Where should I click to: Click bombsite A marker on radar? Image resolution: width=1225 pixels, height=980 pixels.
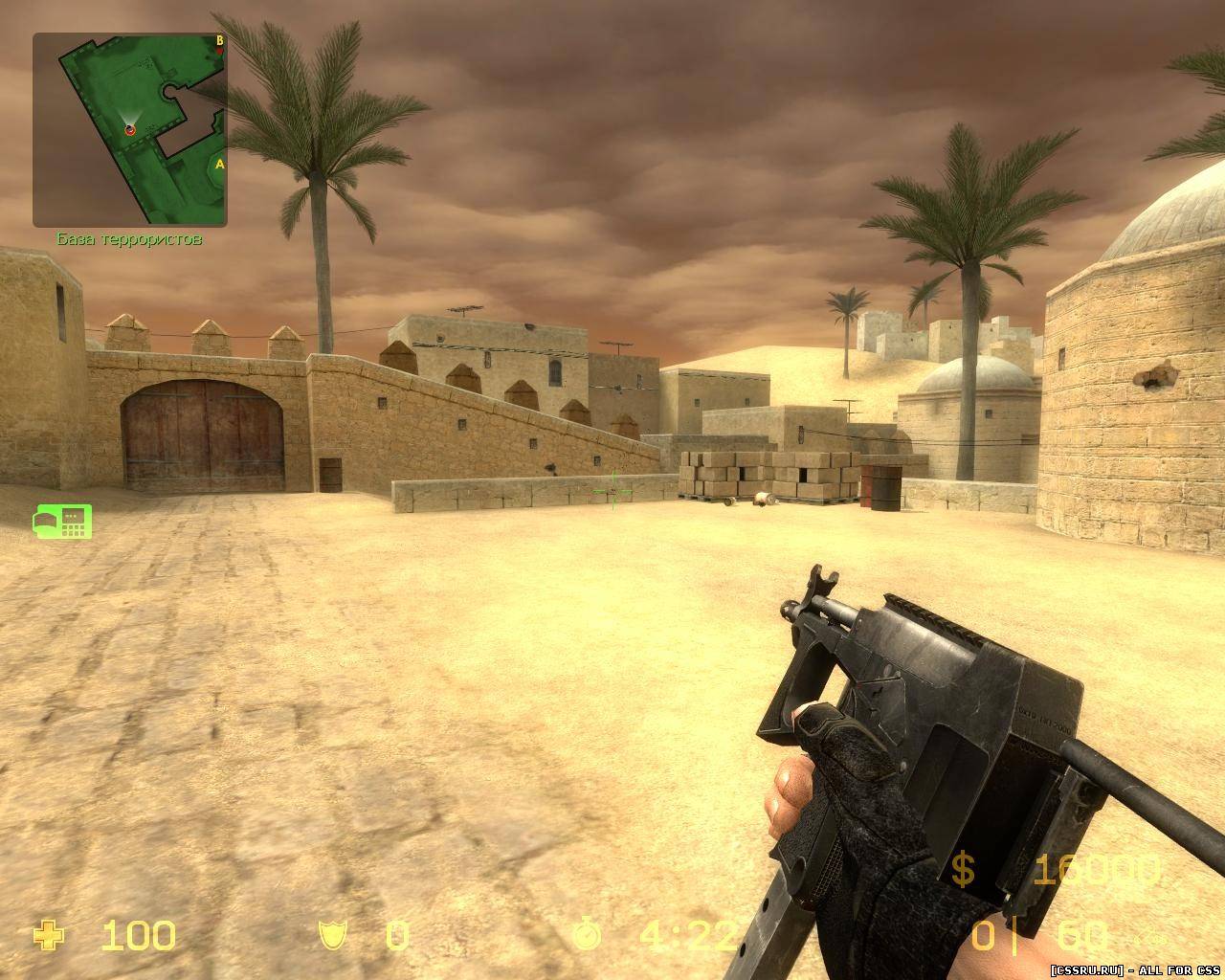click(x=219, y=164)
